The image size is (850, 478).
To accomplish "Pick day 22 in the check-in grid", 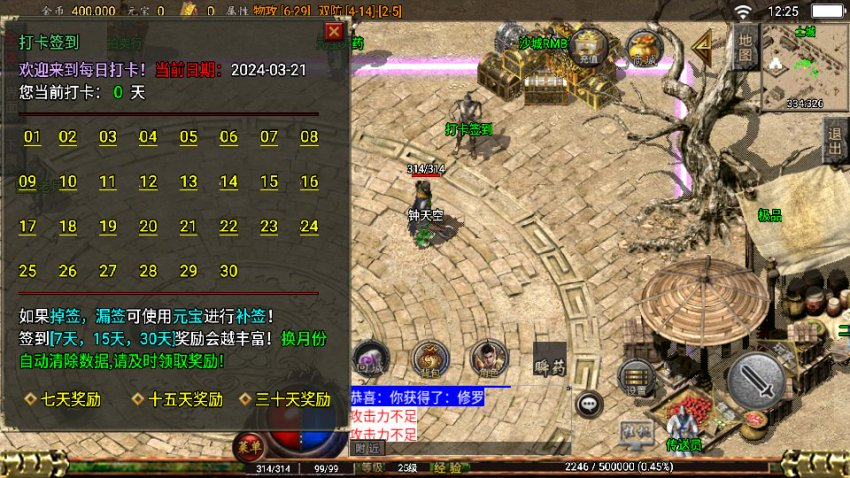I will click(229, 227).
